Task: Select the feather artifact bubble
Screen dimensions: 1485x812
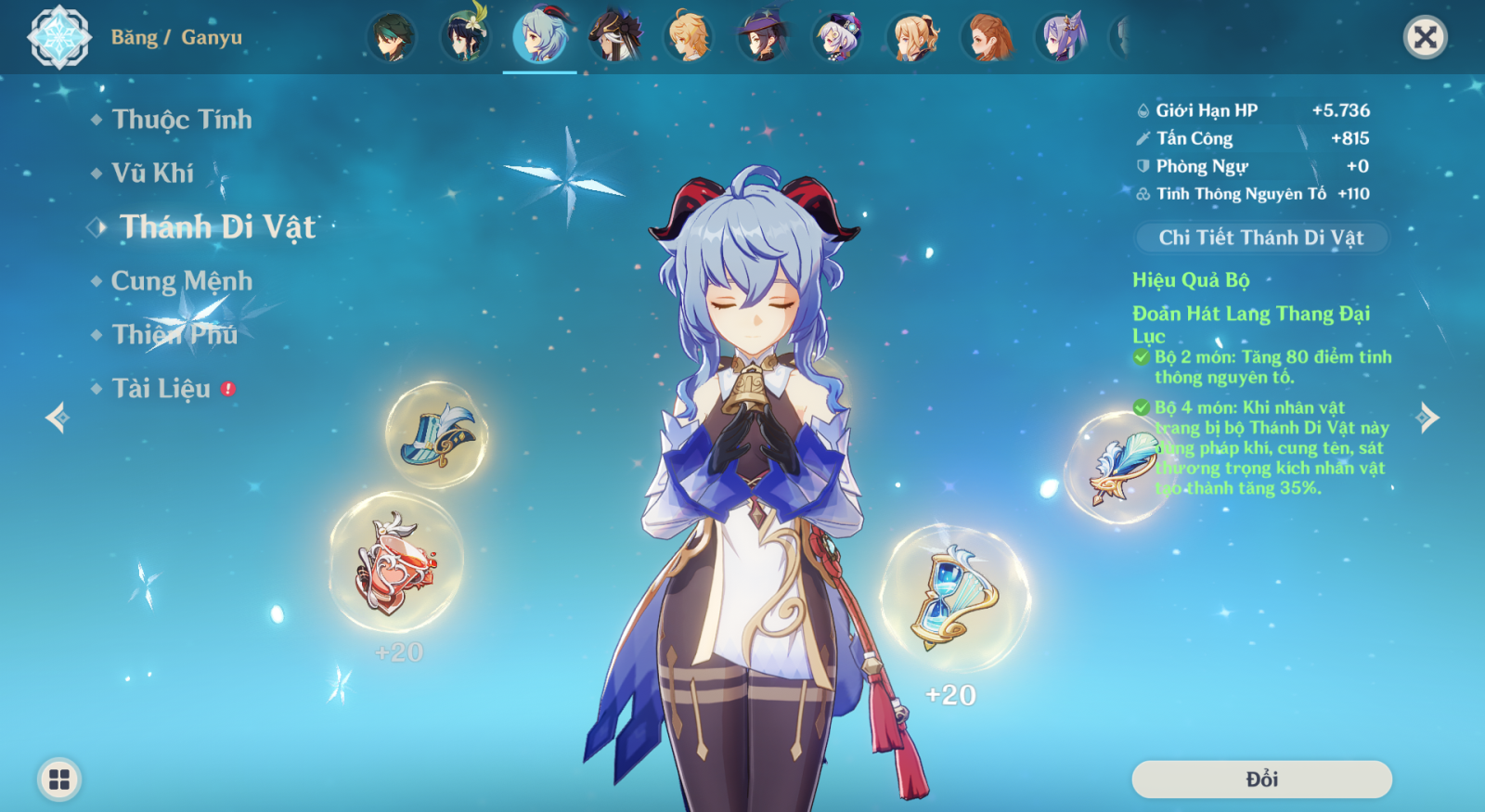Action: [x=1118, y=467]
